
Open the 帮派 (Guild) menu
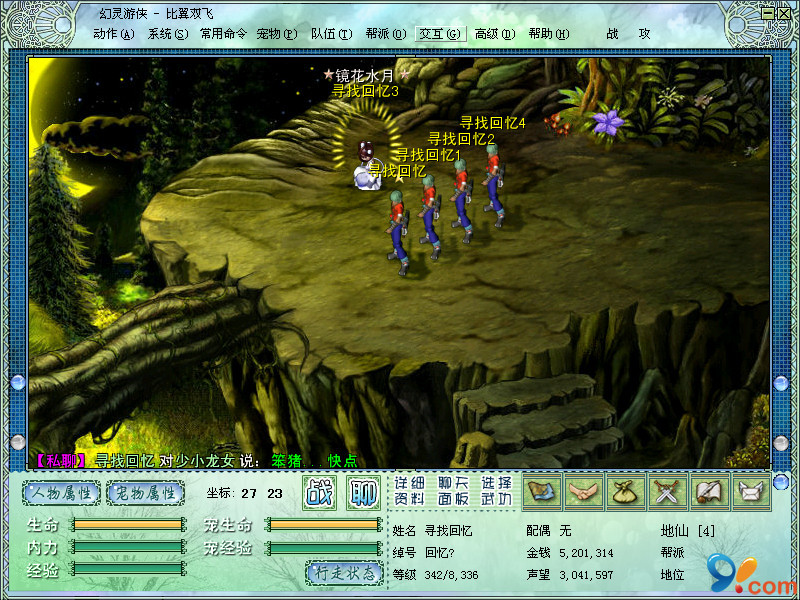[x=385, y=33]
